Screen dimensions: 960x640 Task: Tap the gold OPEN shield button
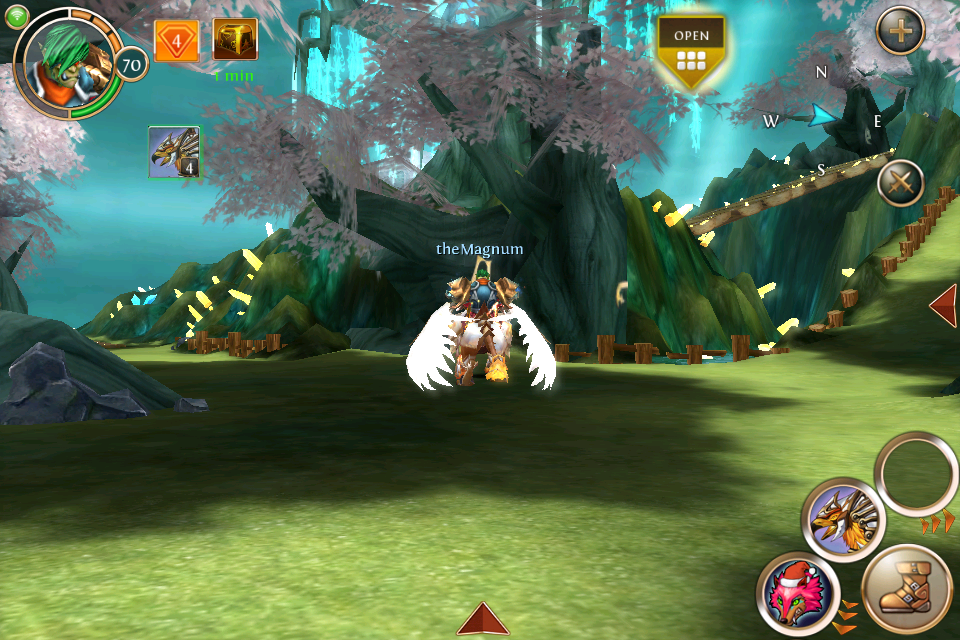[691, 50]
